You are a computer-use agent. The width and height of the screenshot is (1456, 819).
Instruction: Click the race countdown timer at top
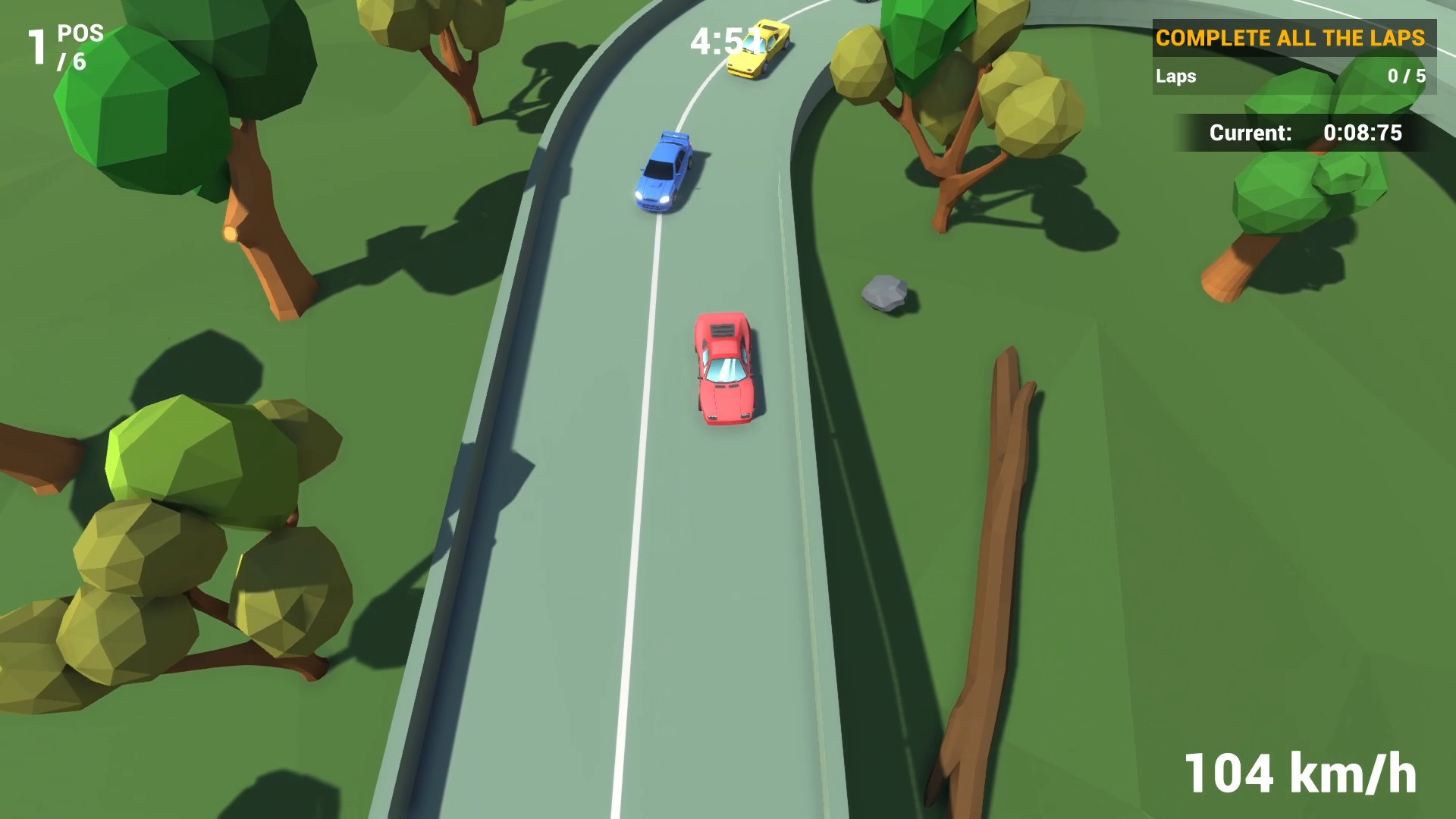717,42
